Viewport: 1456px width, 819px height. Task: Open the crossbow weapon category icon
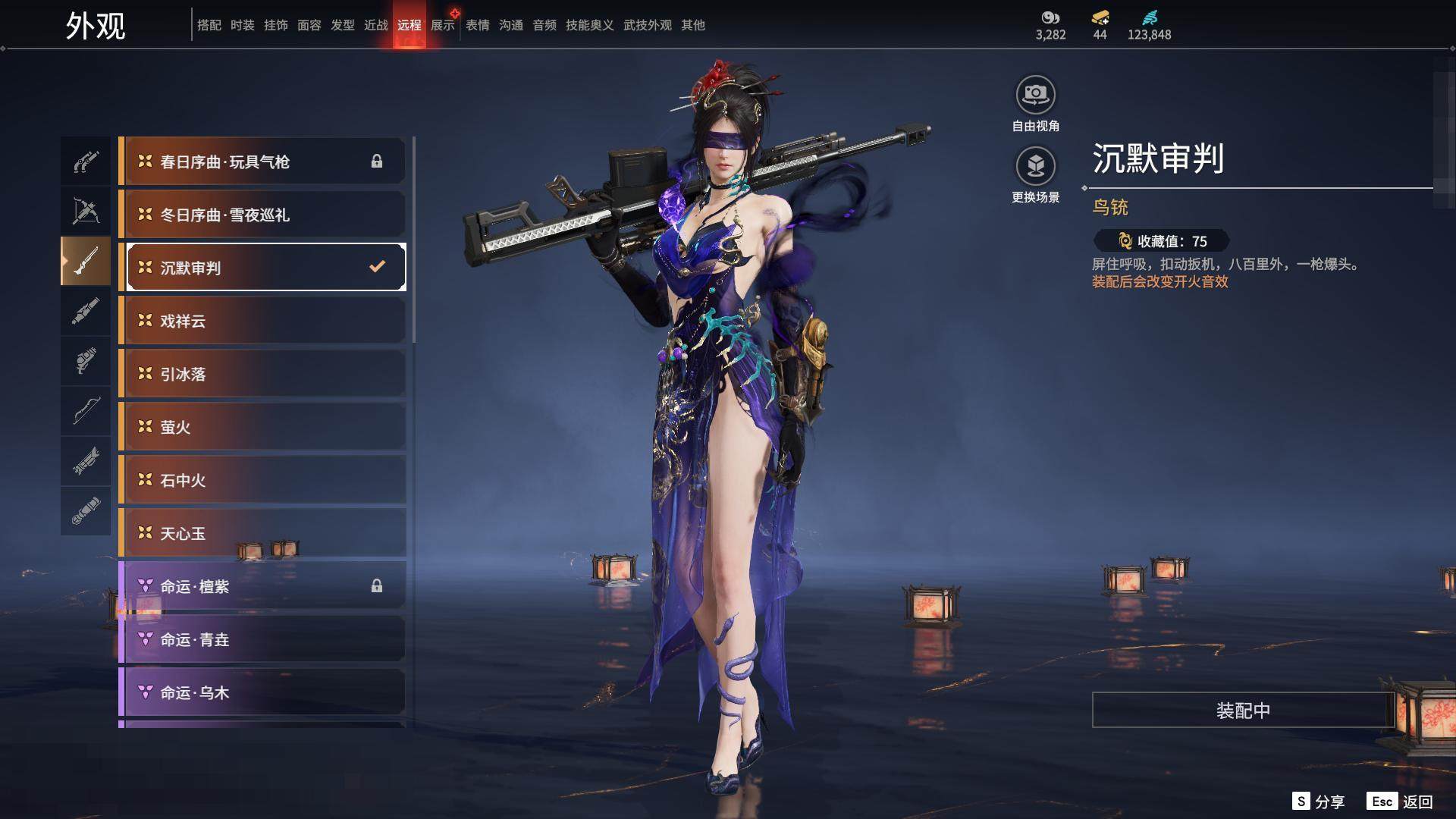[86, 211]
